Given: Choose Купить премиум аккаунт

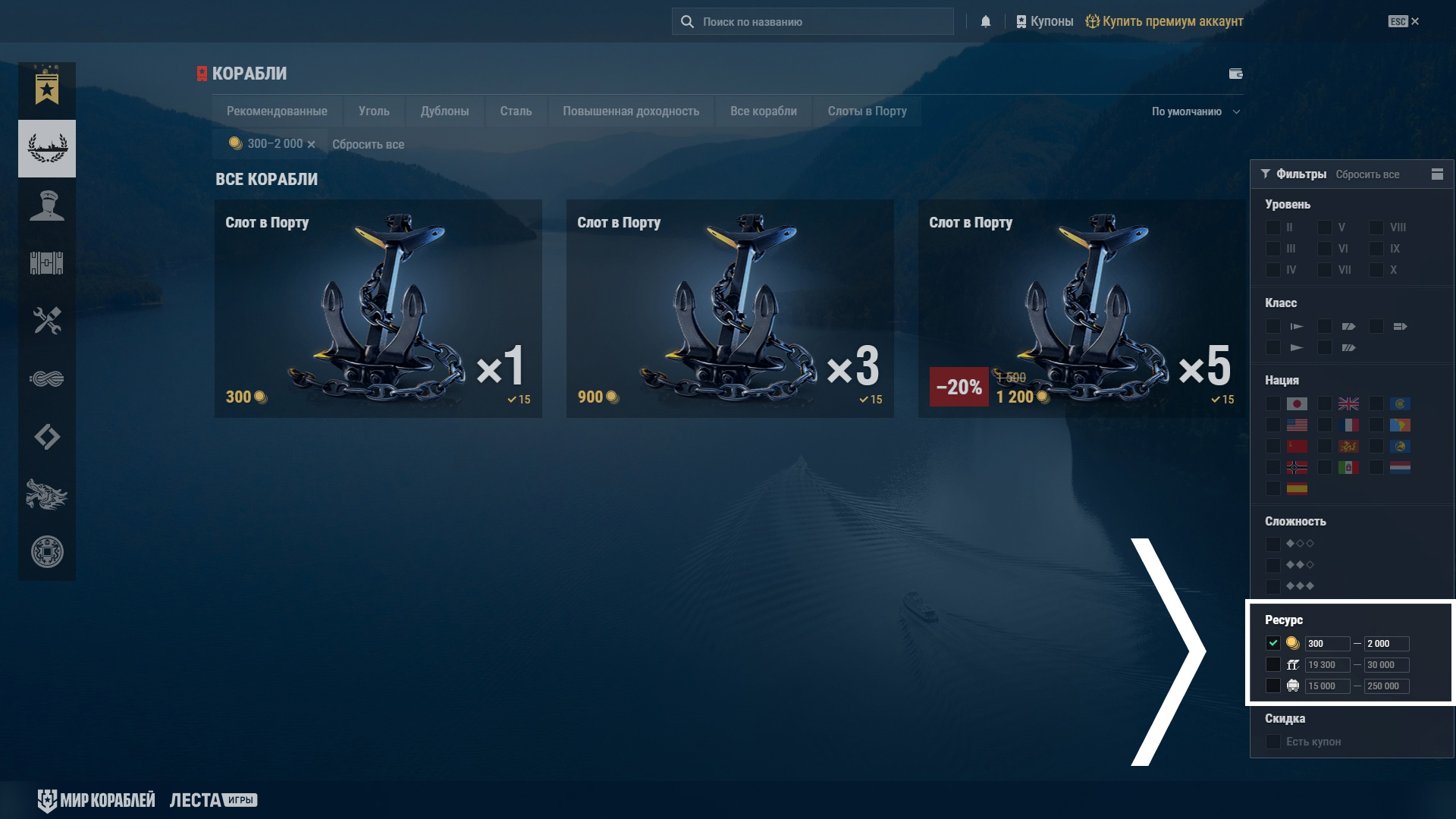Looking at the screenshot, I should [1165, 22].
